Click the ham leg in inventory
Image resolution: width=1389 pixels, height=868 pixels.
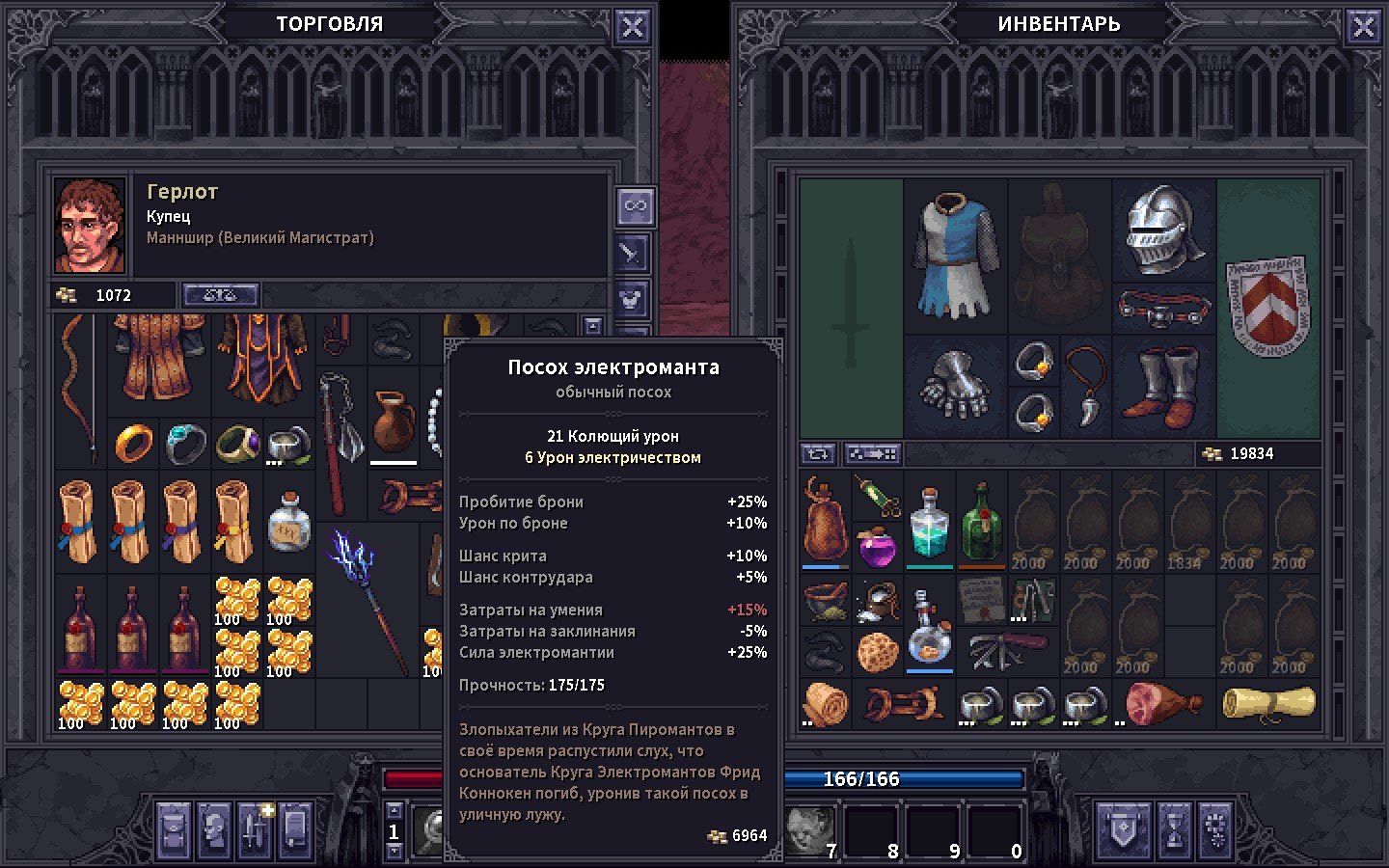1163,703
